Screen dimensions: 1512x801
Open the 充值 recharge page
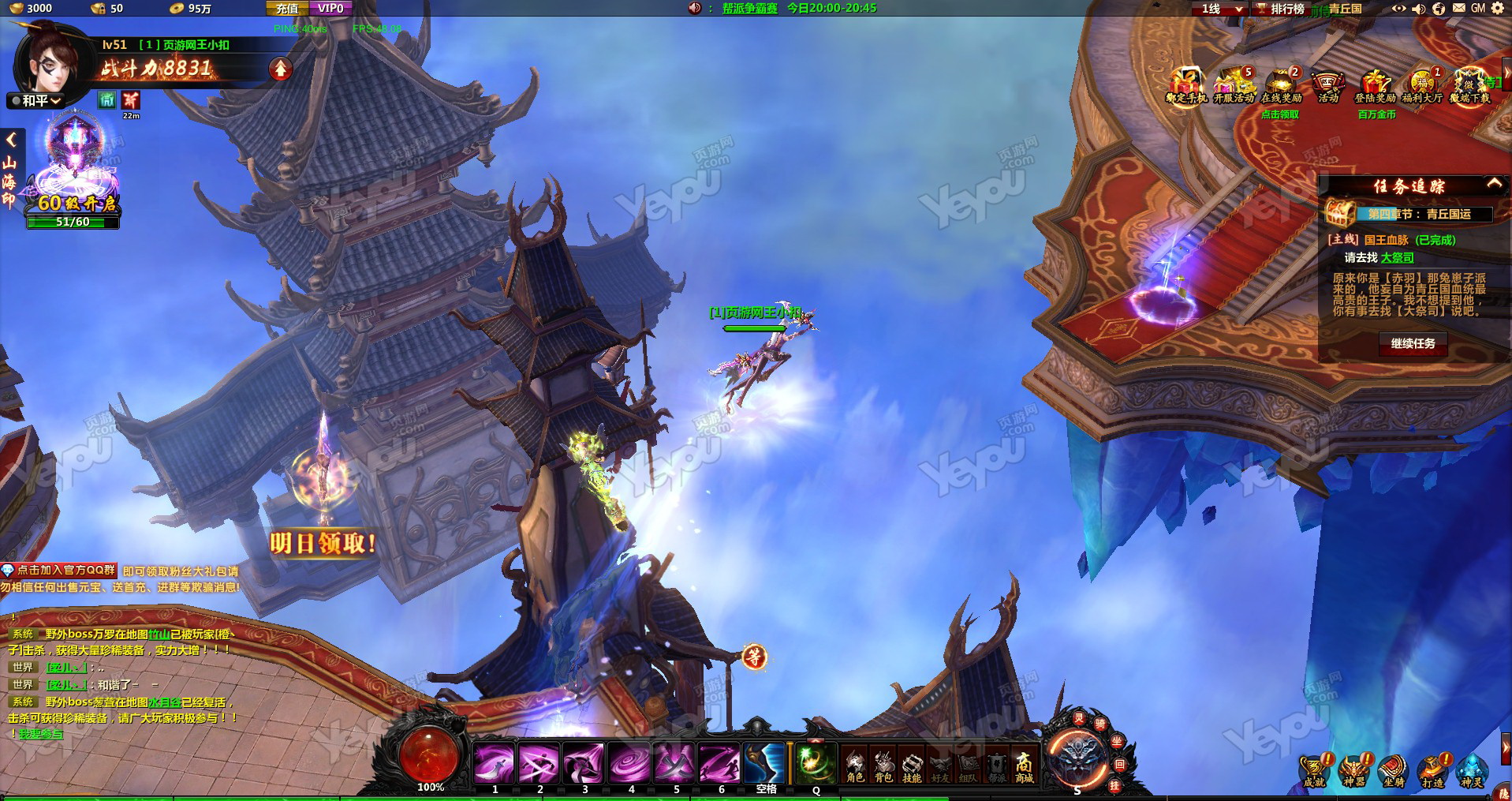click(x=287, y=9)
